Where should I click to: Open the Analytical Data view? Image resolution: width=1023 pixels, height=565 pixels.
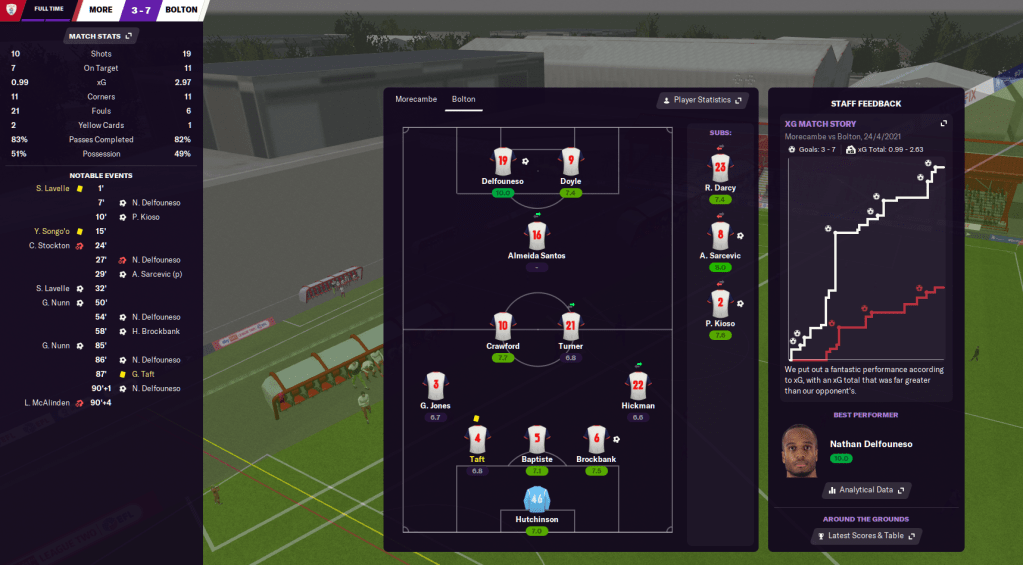point(865,490)
